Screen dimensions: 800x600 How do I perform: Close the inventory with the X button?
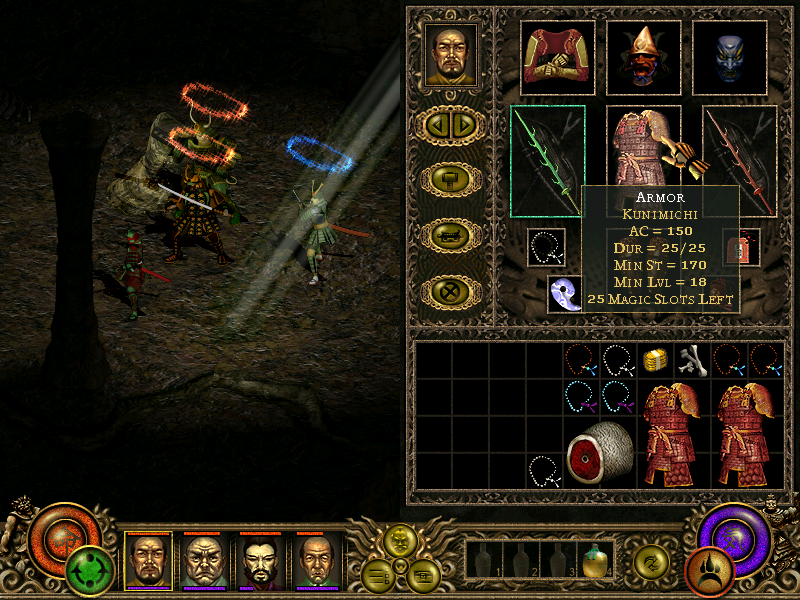[x=452, y=292]
